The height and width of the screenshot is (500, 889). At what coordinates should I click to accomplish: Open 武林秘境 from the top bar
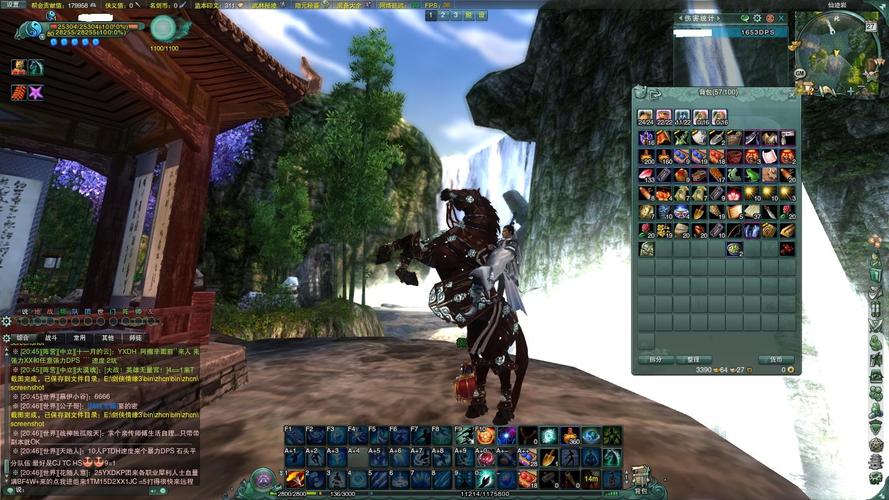click(x=266, y=5)
